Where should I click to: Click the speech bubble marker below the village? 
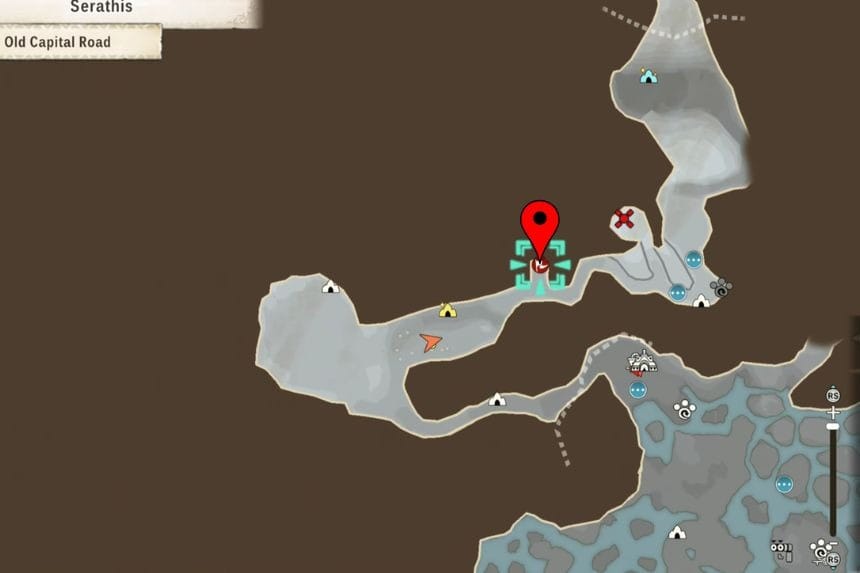(x=637, y=389)
